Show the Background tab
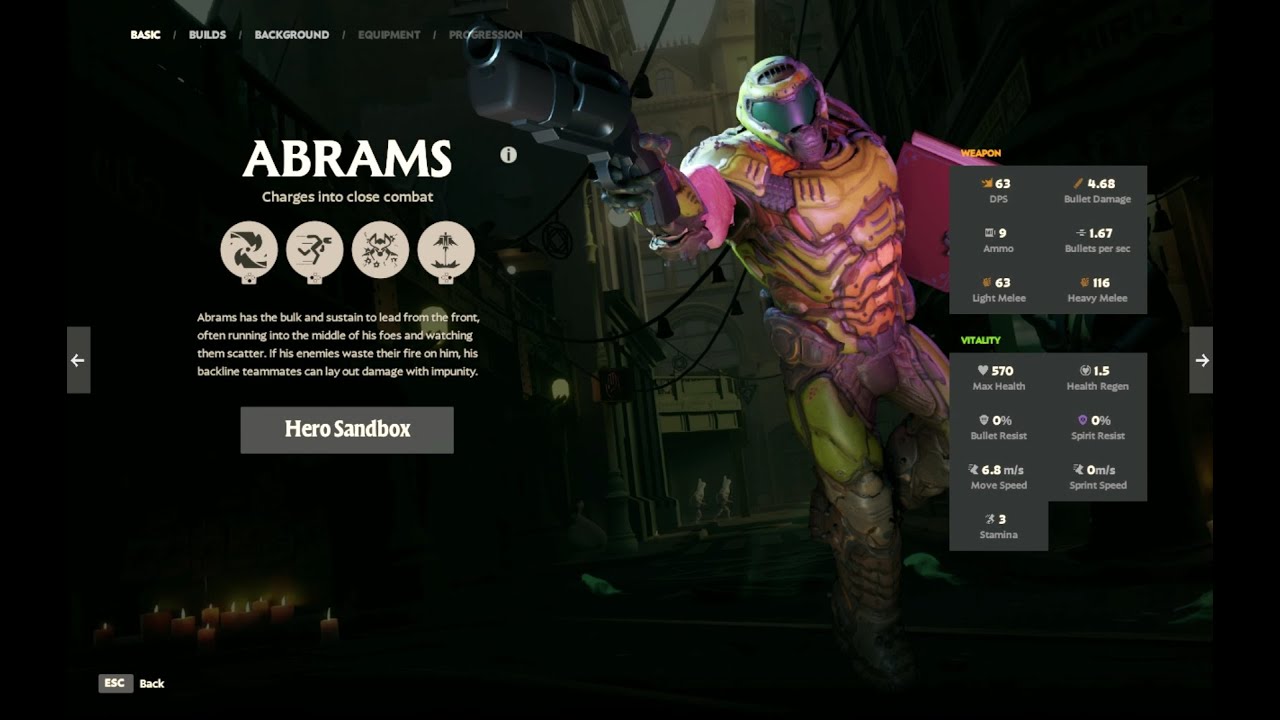Screen dimensions: 1280x720 pyautogui.click(x=291, y=35)
